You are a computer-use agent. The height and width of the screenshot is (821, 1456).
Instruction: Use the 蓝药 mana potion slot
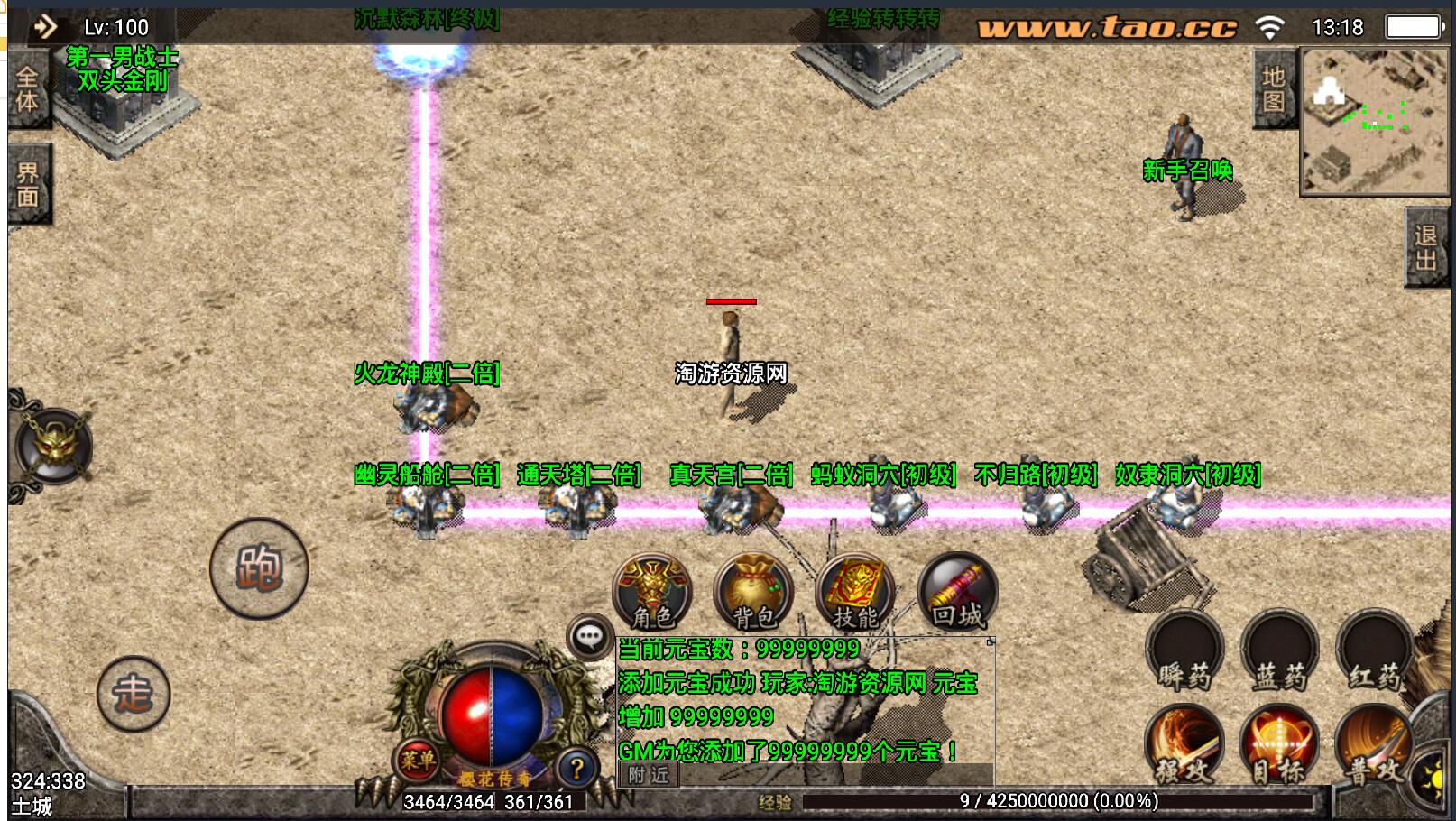tap(1279, 651)
